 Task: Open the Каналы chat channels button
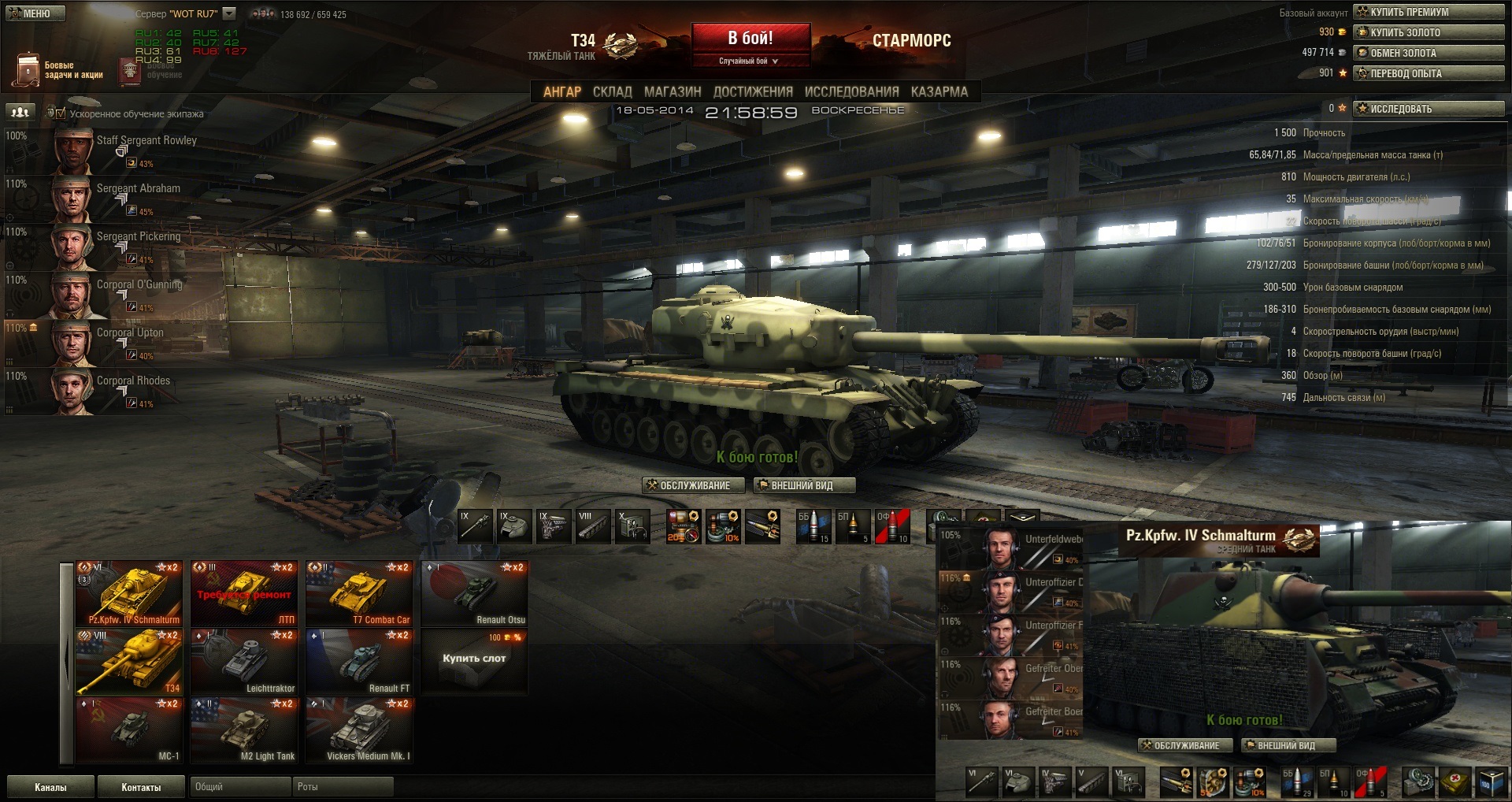coord(50,787)
